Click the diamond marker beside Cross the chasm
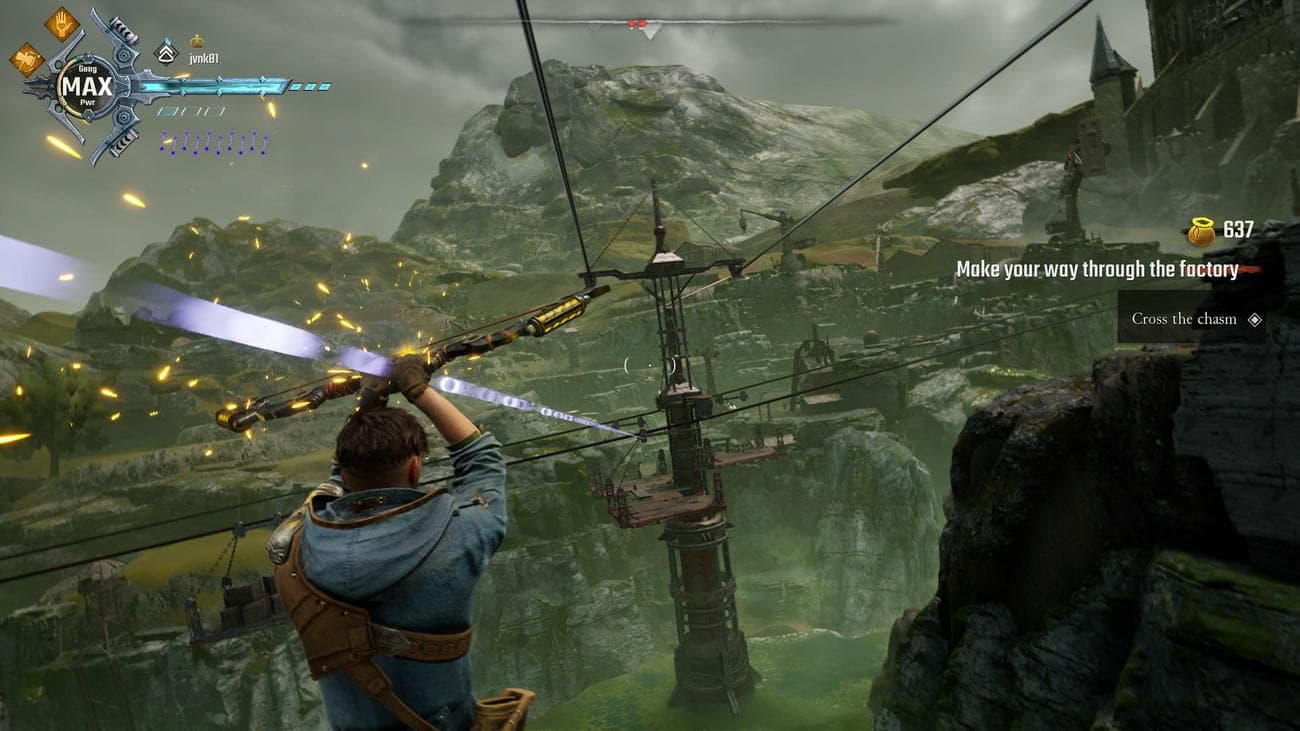1300x731 pixels. pyautogui.click(x=1255, y=320)
